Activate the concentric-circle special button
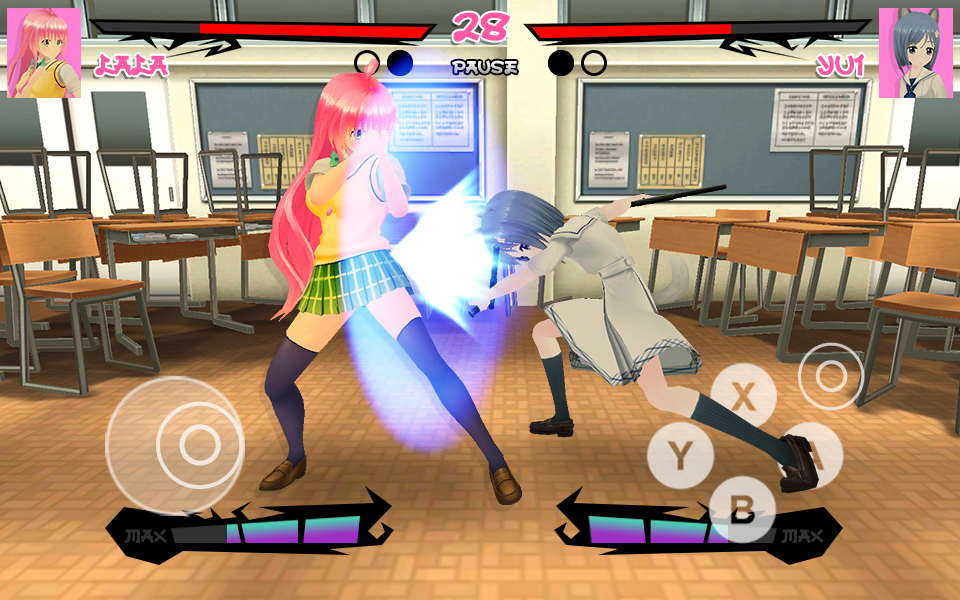The height and width of the screenshot is (600, 960). 830,376
